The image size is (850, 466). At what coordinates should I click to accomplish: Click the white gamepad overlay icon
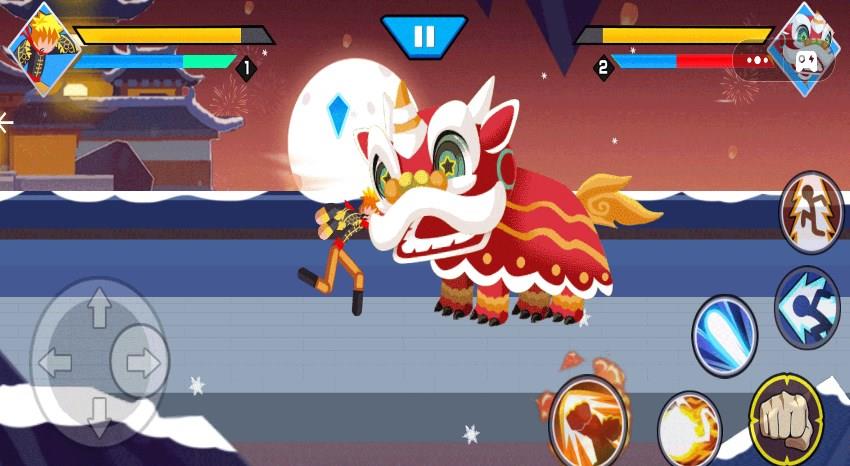coord(805,61)
